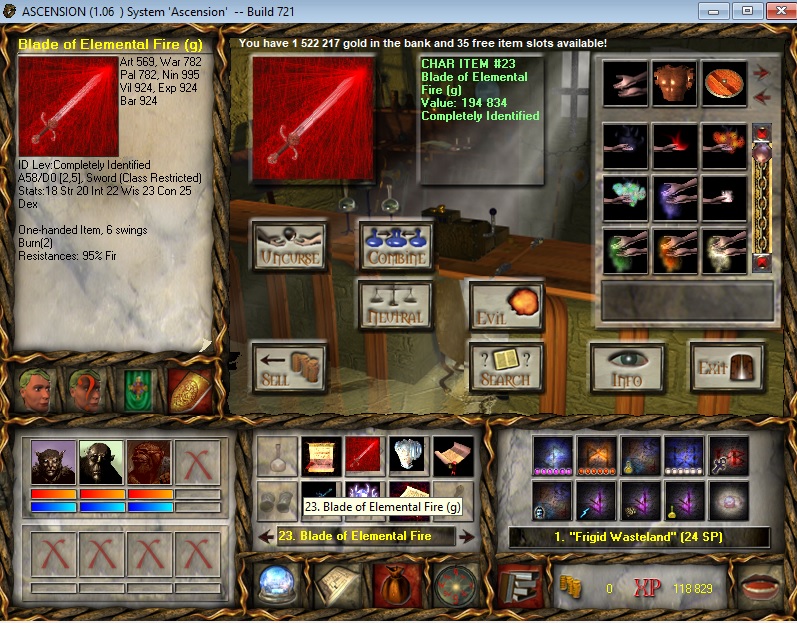Click the Uncurse button
The width and height of the screenshot is (797, 623).
click(x=288, y=246)
